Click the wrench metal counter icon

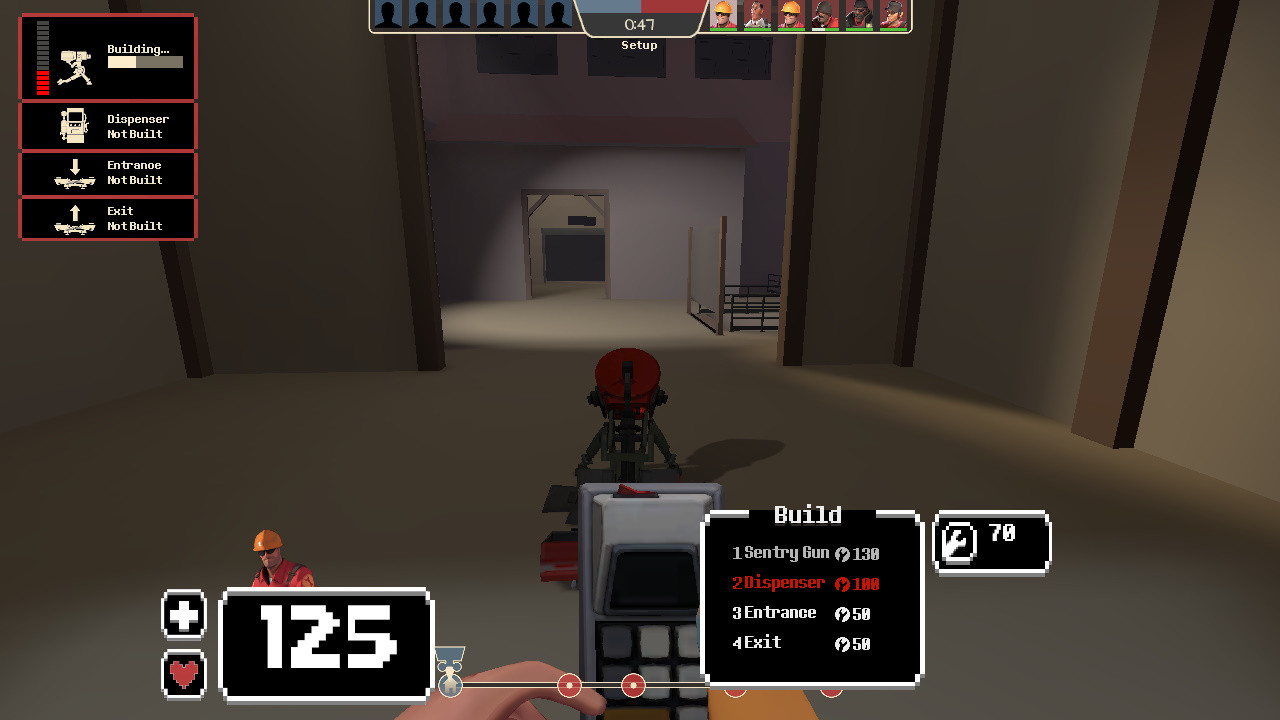[x=957, y=542]
